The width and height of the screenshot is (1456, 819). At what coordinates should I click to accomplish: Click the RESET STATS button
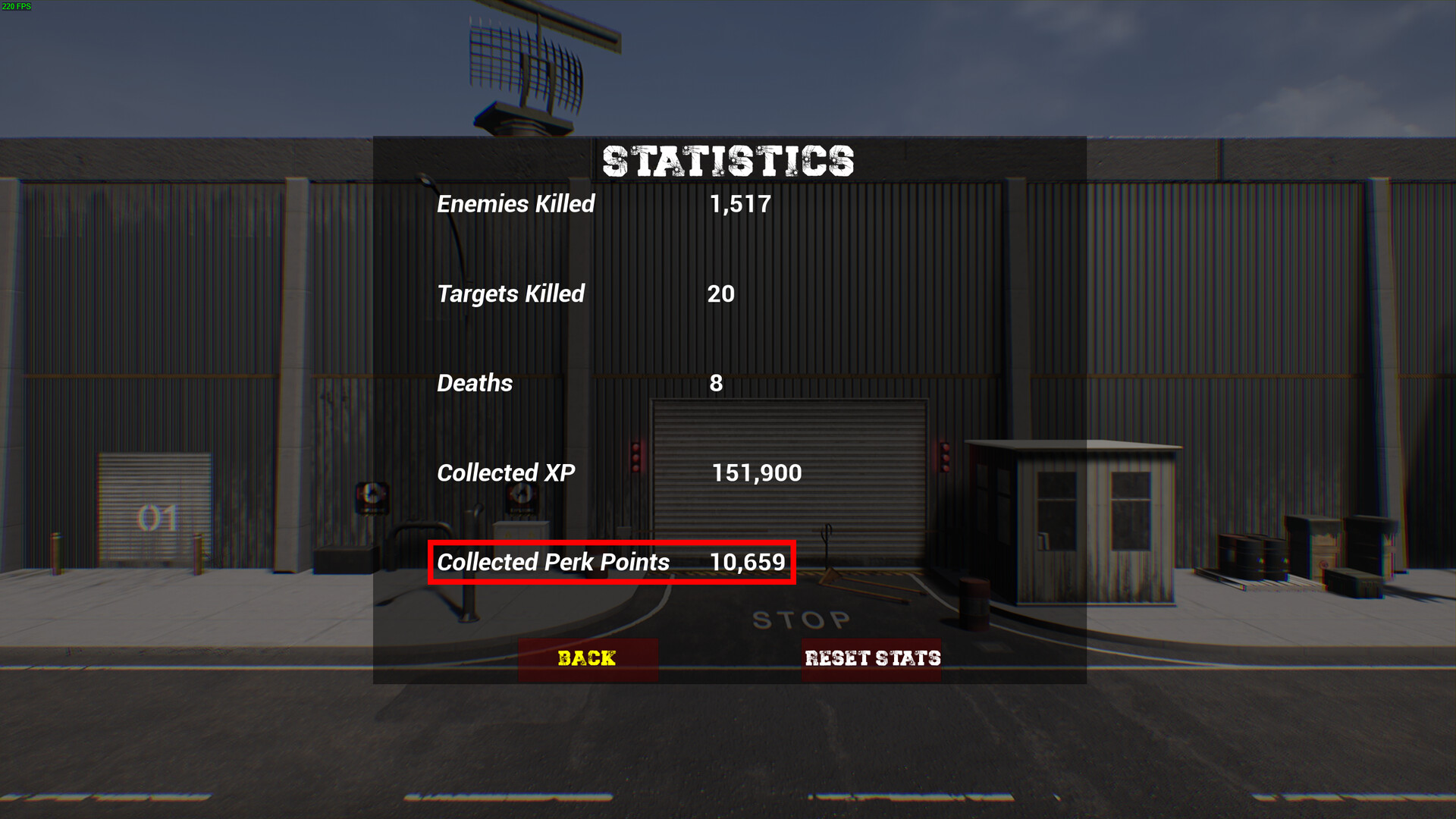tap(872, 658)
